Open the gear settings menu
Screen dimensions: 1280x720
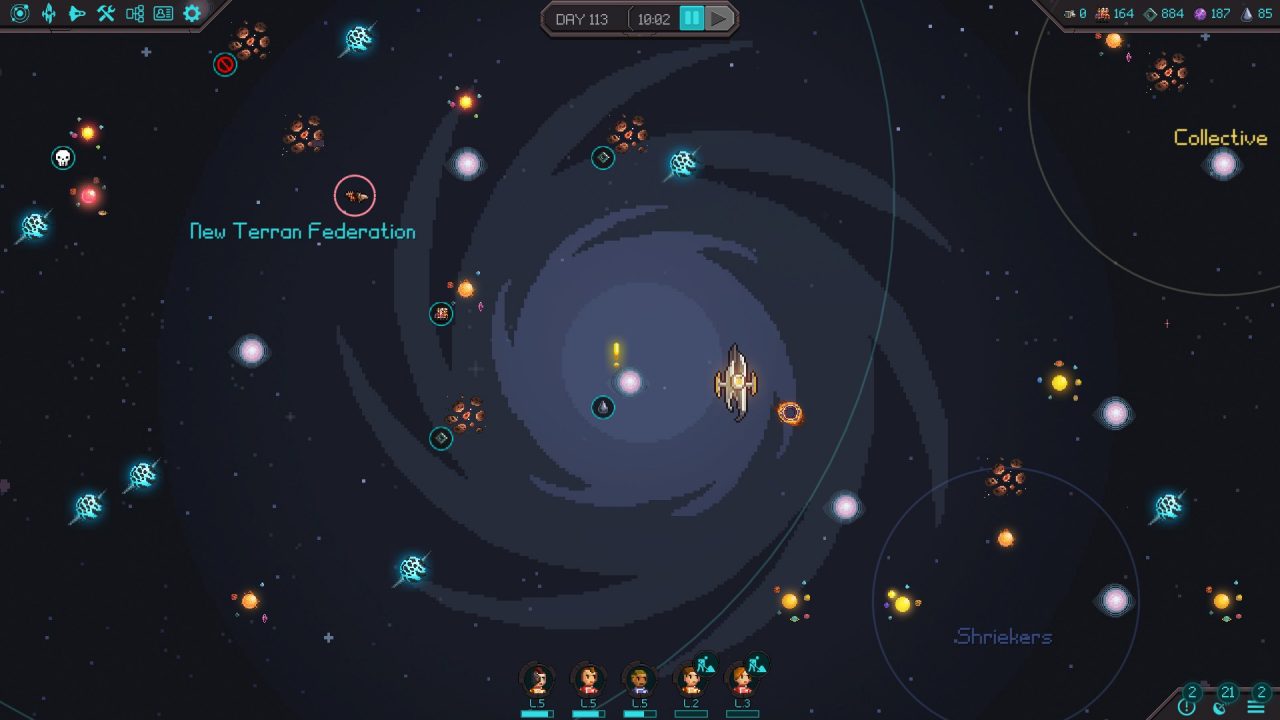(x=192, y=13)
